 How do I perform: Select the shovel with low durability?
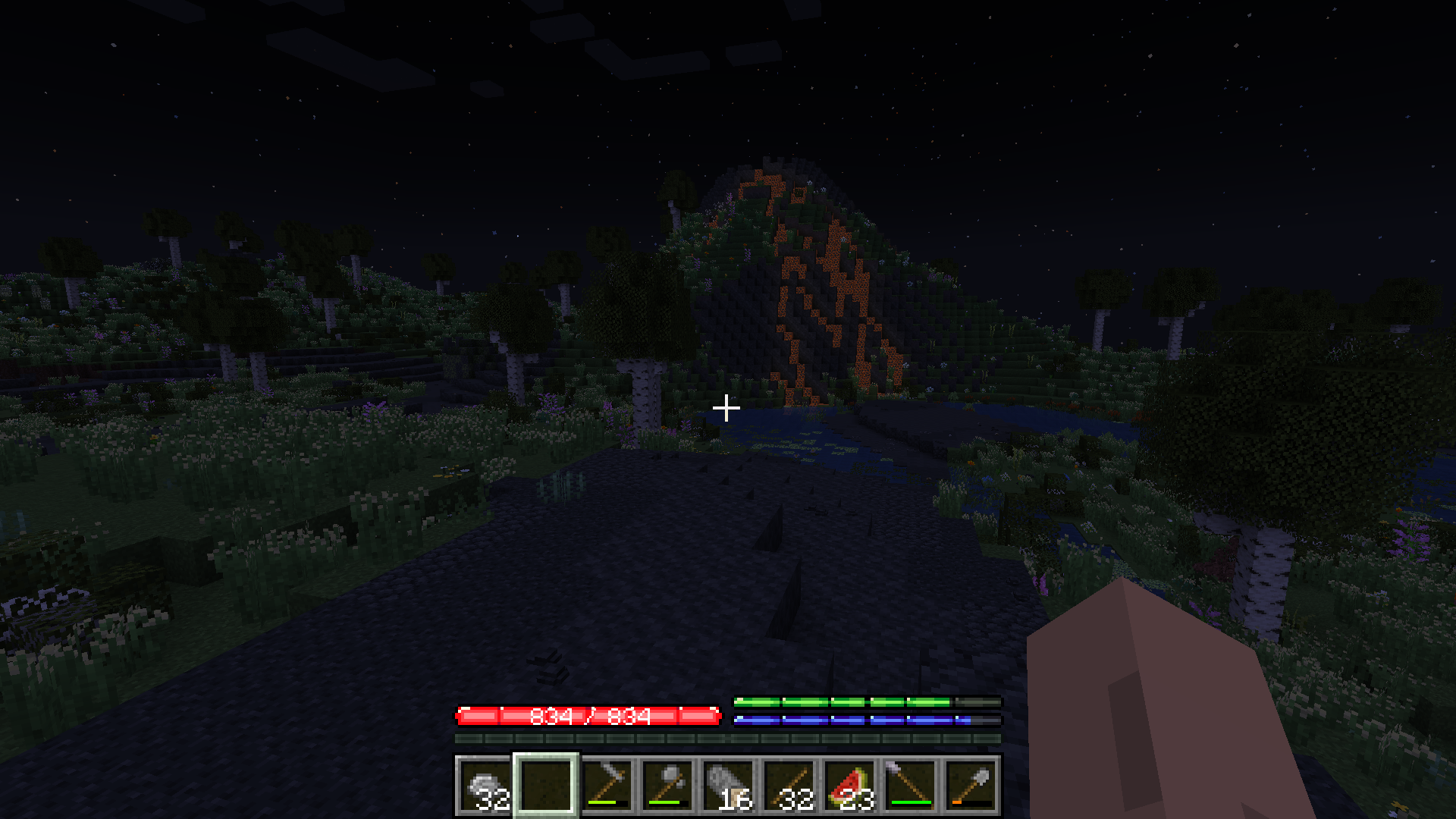pos(971,785)
